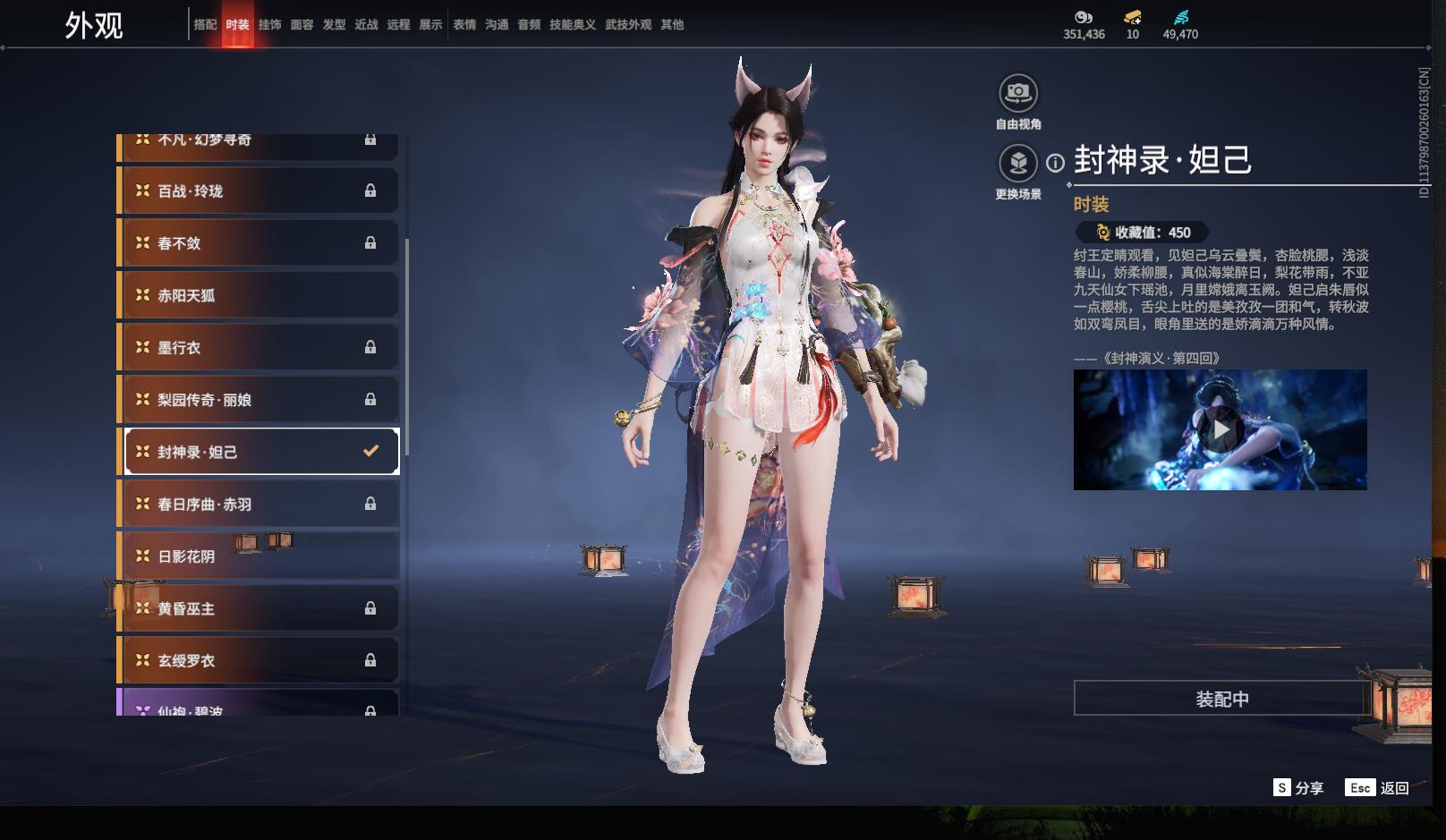Select the 春不敛 outfit row
This screenshot has height=840, width=1446.
[259, 243]
